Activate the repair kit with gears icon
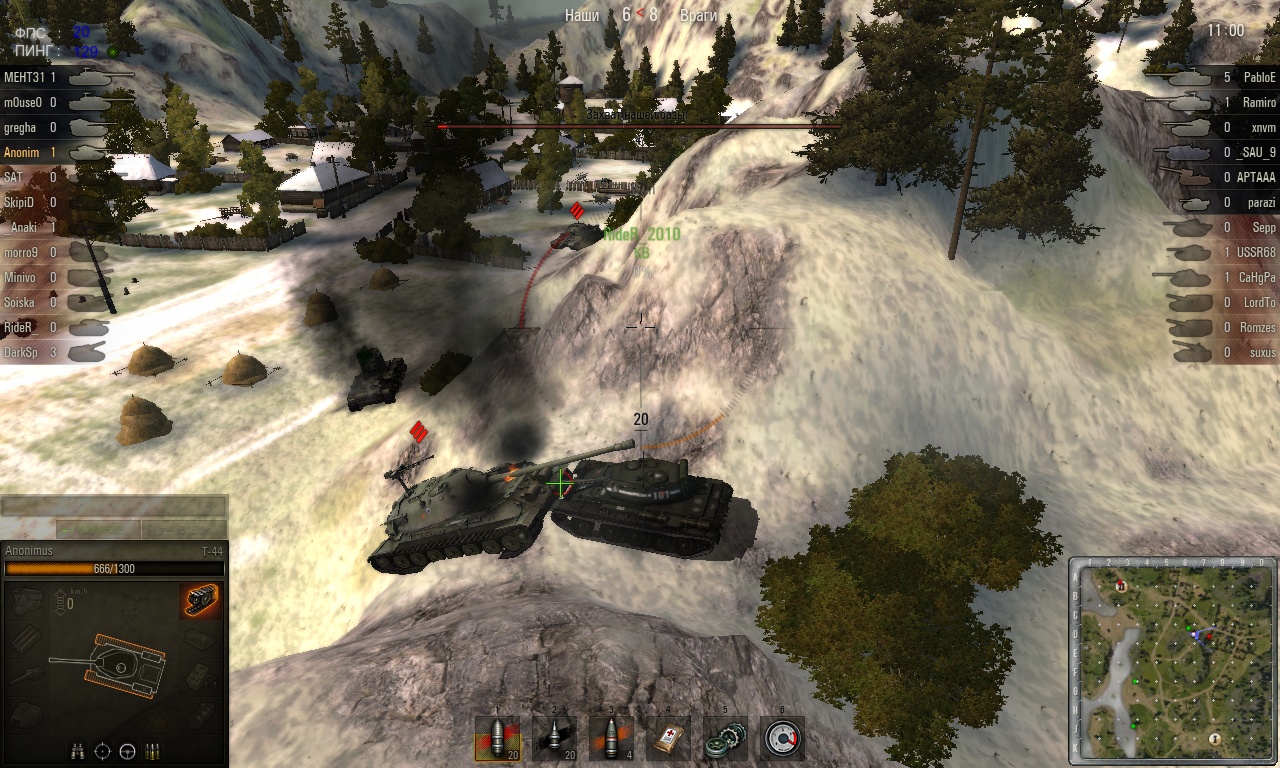The height and width of the screenshot is (768, 1280). click(724, 739)
